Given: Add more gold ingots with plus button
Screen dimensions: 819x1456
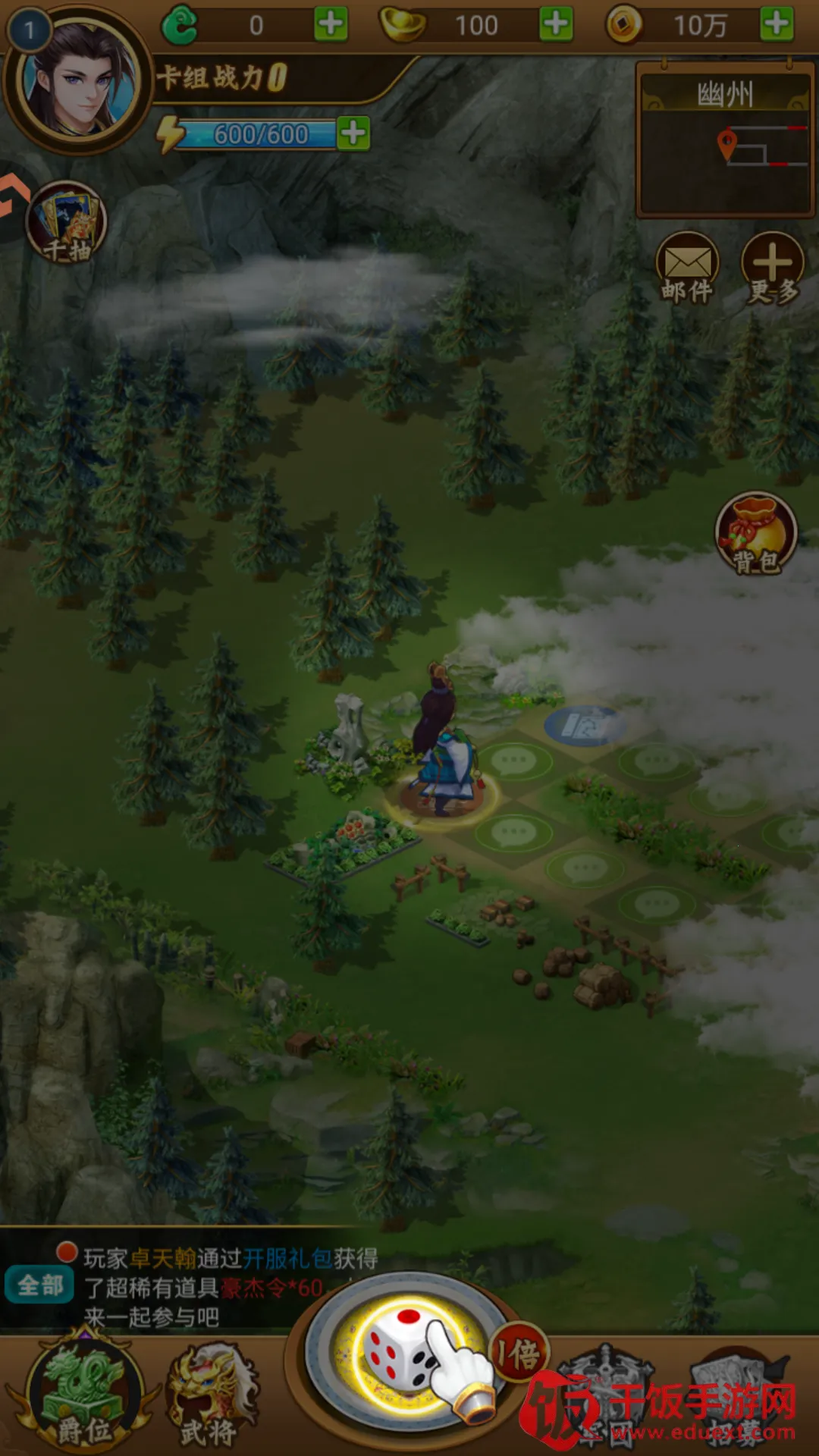Looking at the screenshot, I should tap(556, 25).
